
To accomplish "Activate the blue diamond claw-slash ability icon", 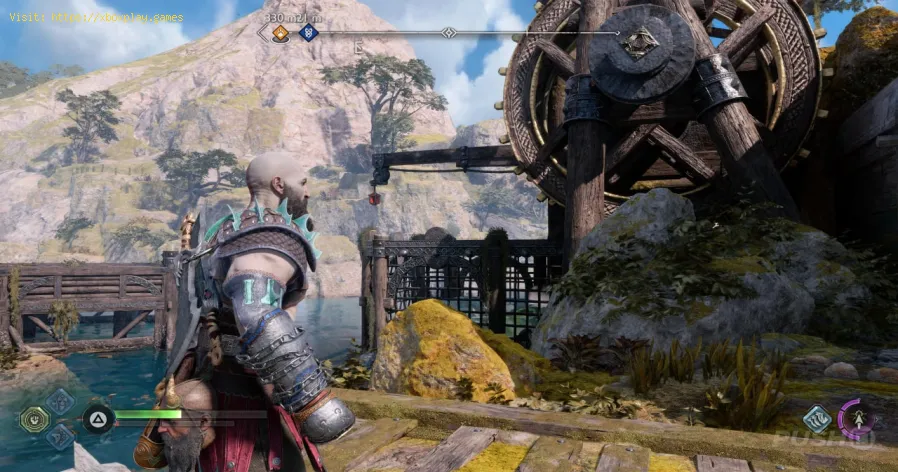I will tap(817, 419).
